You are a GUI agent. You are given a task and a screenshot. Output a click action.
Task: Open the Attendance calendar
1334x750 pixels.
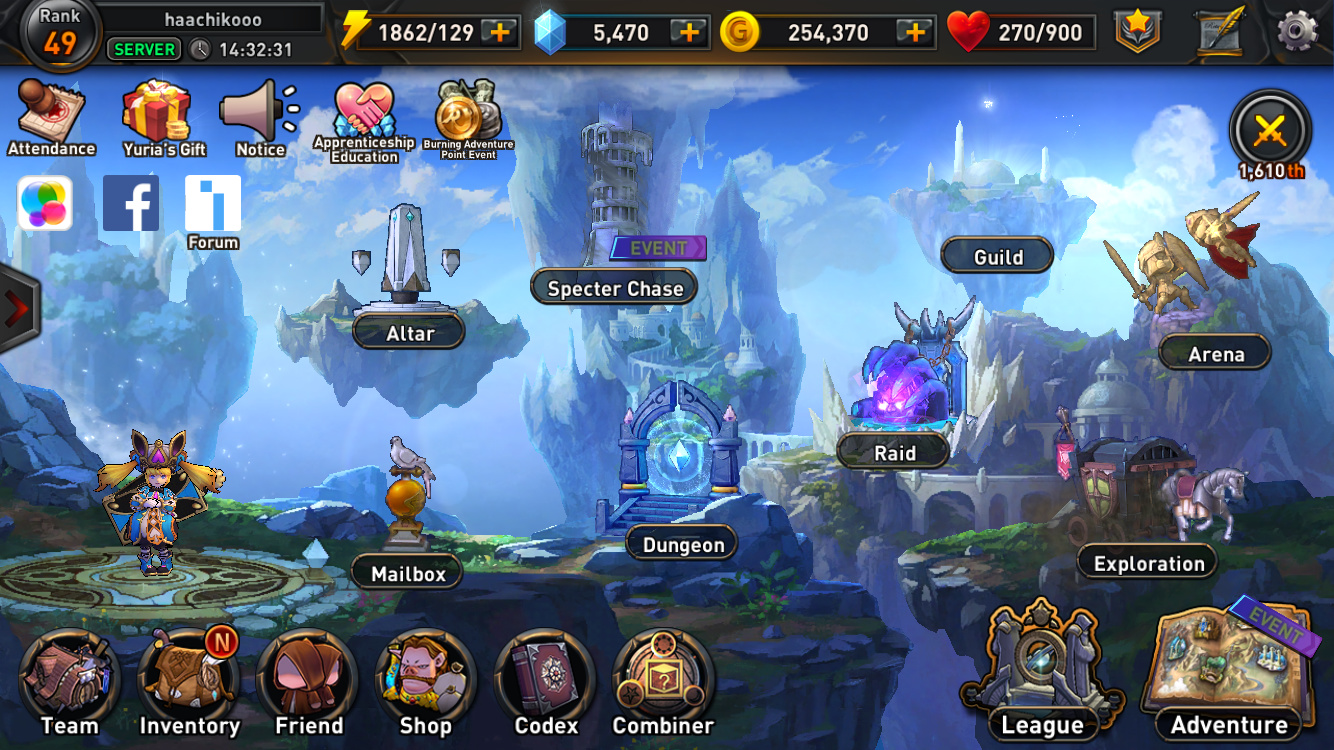pyautogui.click(x=51, y=117)
